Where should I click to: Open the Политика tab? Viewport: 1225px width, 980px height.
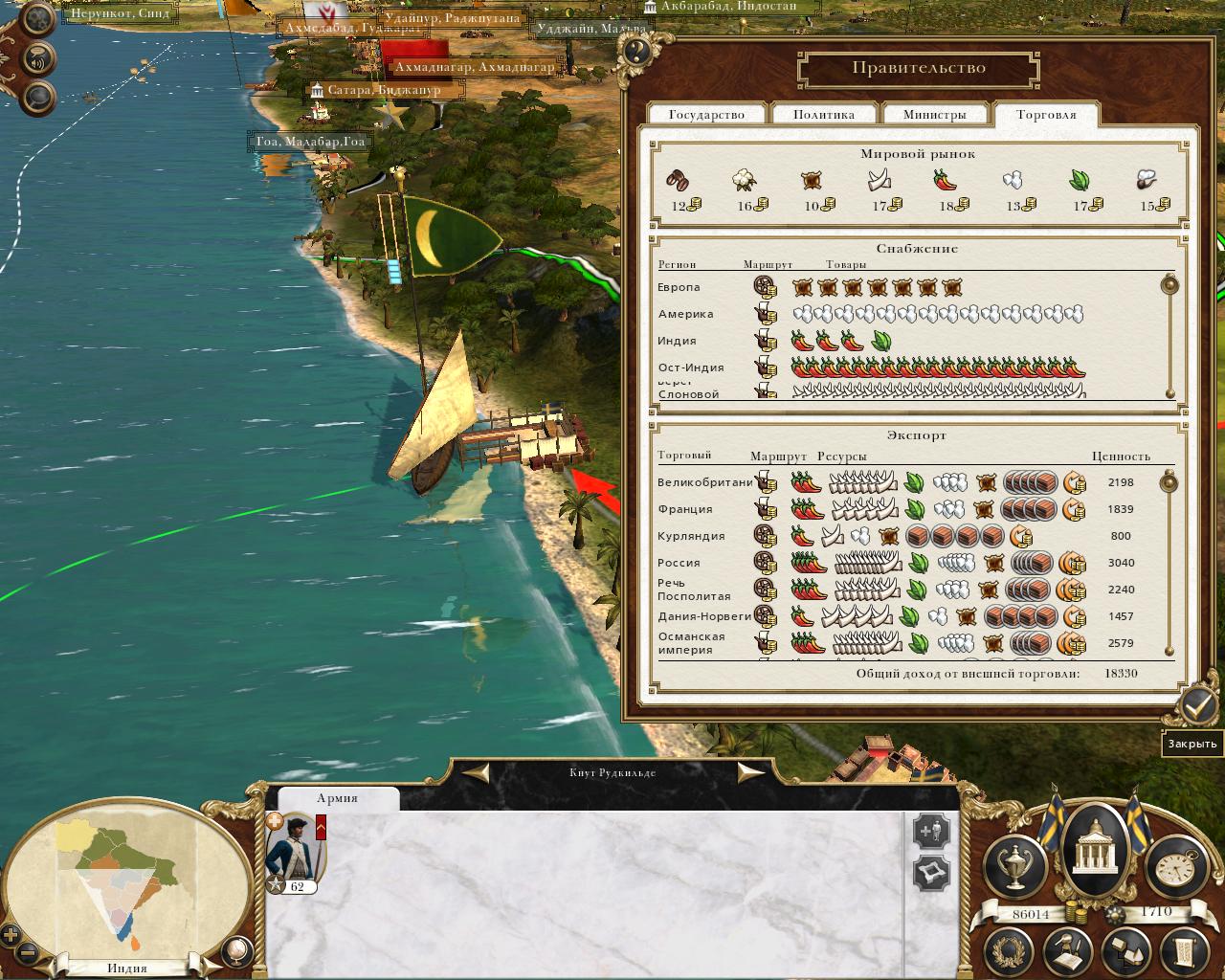(x=823, y=115)
